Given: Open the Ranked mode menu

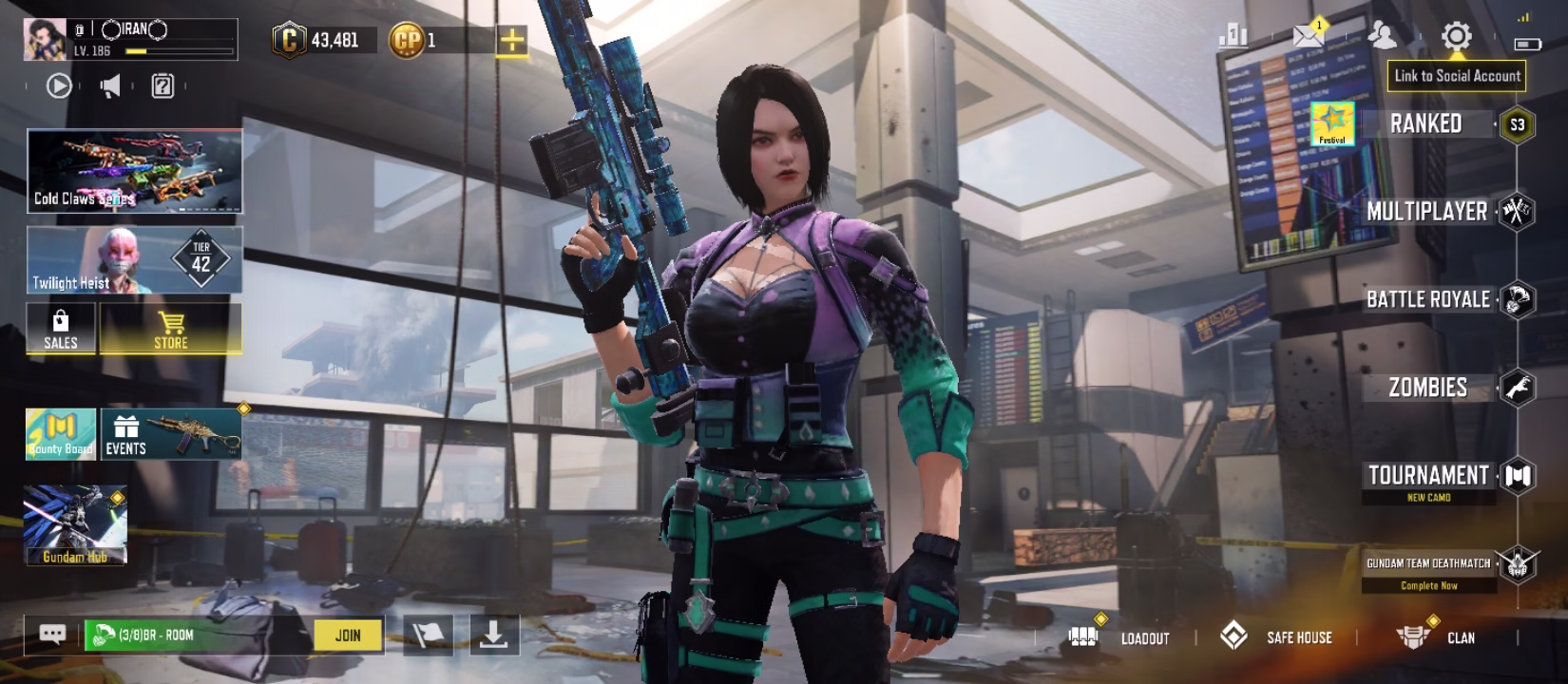Looking at the screenshot, I should pos(1425,124).
